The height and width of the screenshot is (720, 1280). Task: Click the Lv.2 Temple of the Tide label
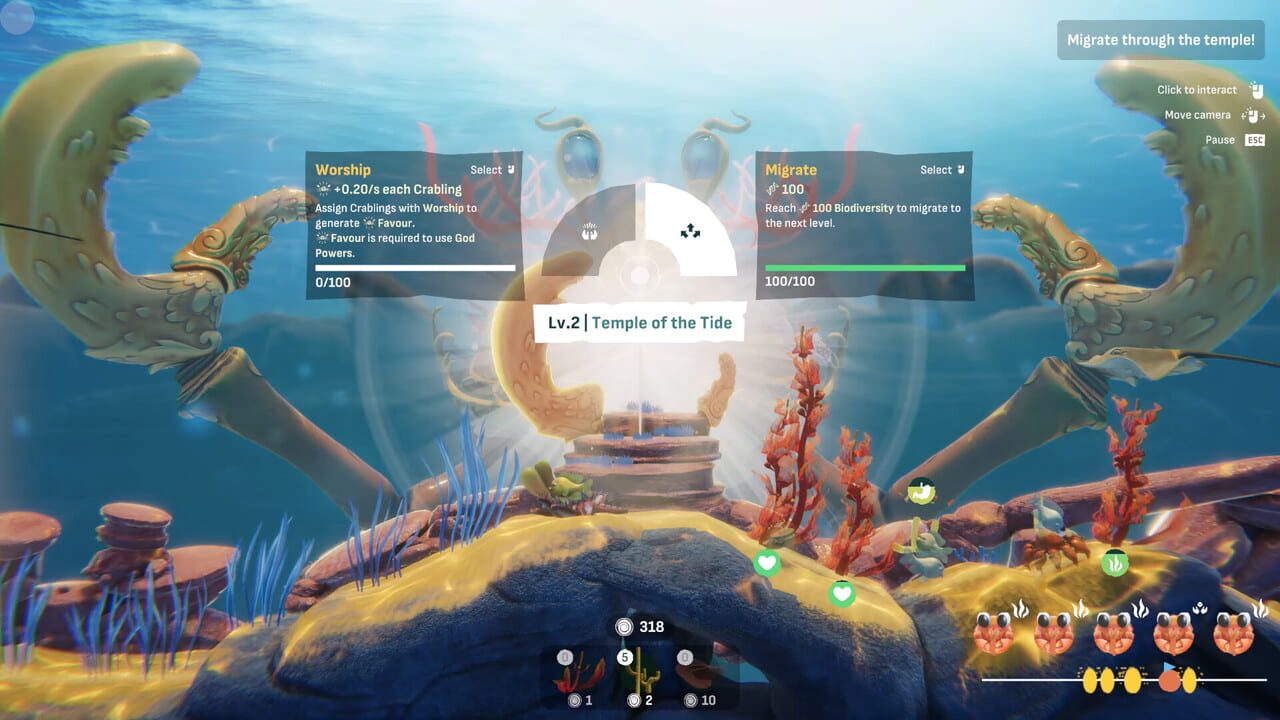[639, 322]
